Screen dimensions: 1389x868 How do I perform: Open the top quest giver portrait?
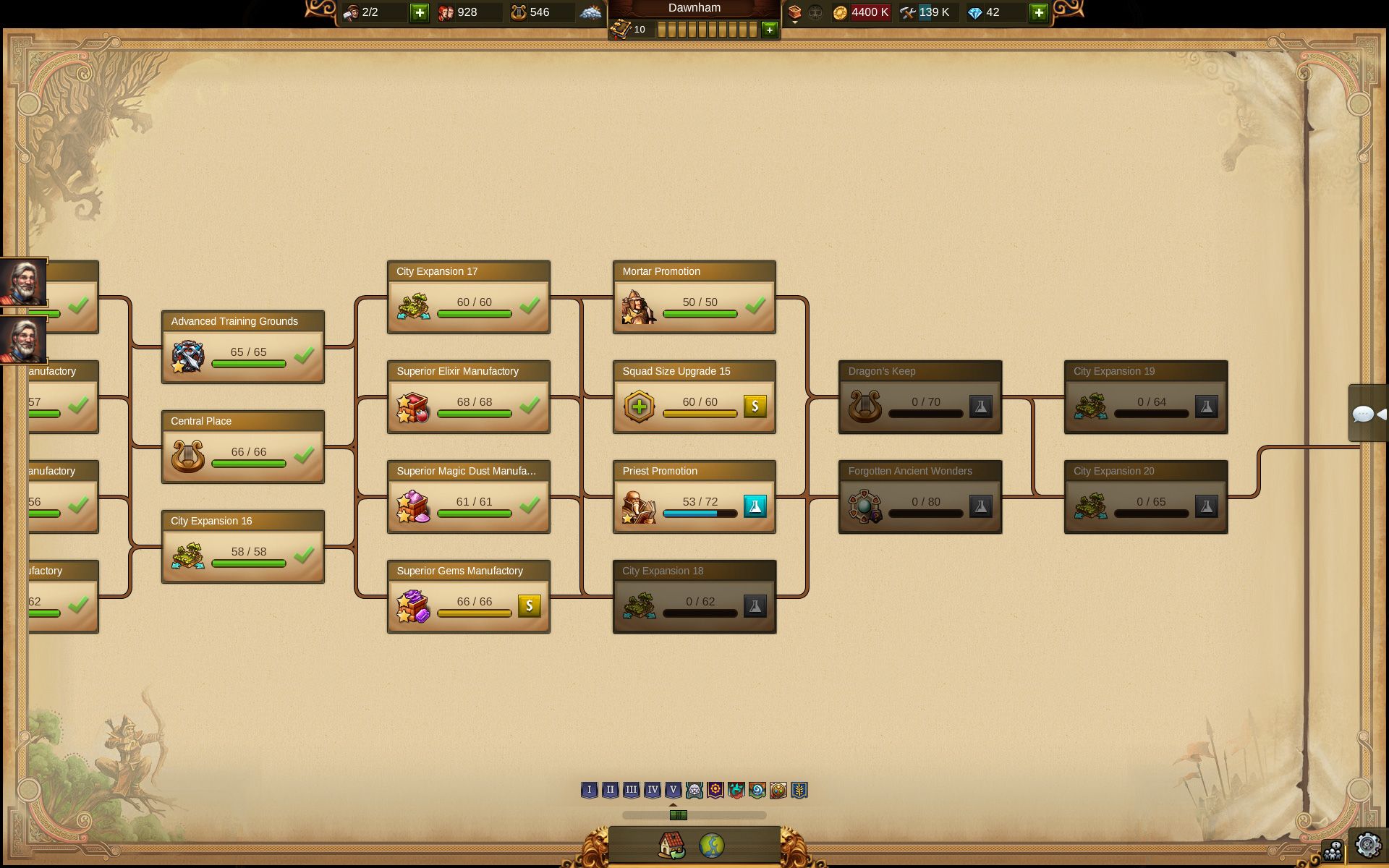coord(23,282)
